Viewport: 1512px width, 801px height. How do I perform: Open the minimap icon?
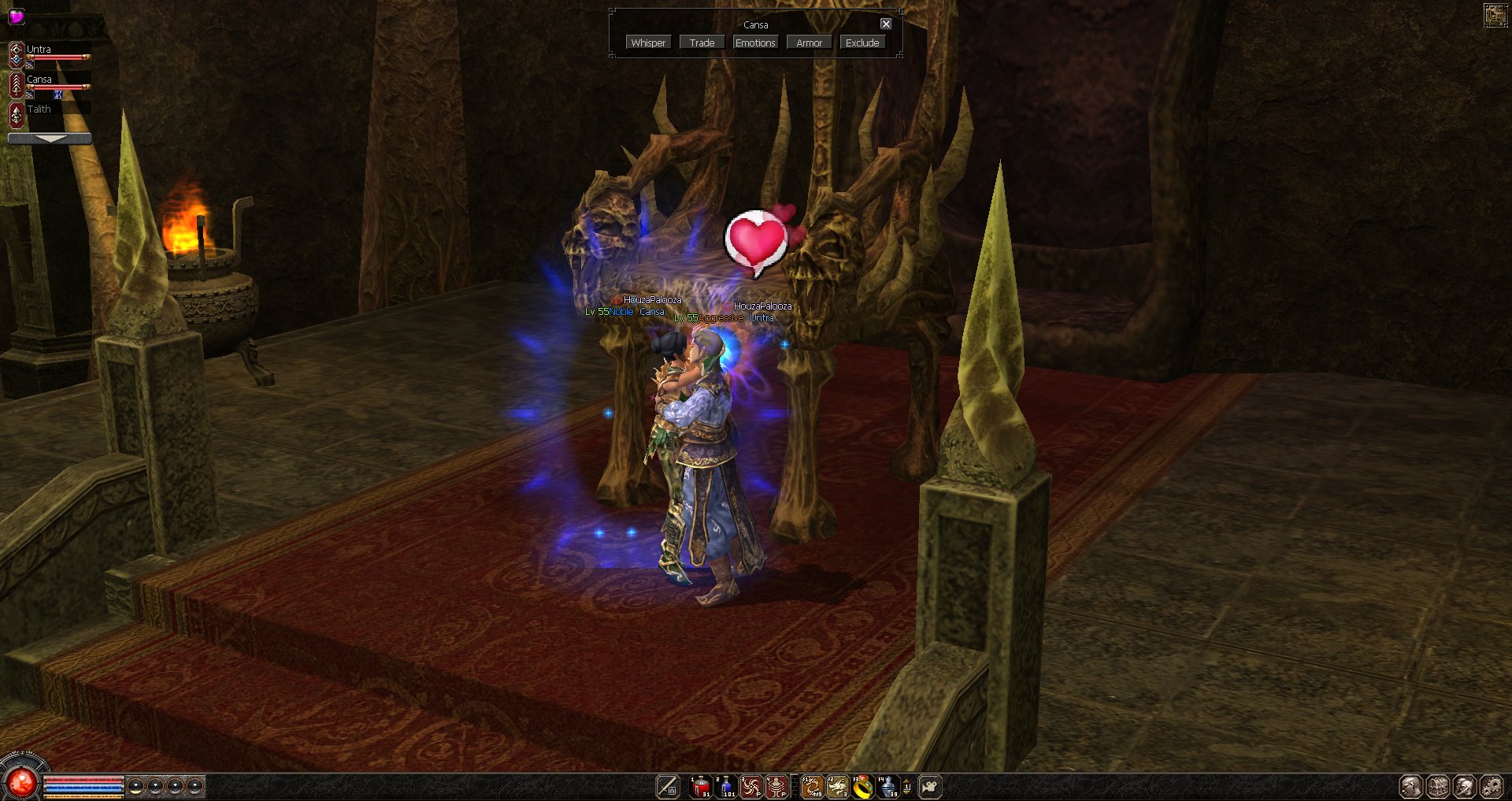point(1495,15)
